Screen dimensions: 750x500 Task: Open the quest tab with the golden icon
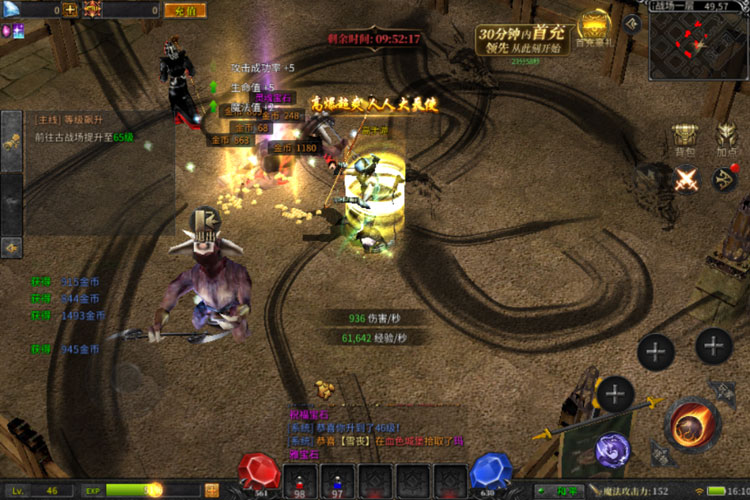(12, 143)
